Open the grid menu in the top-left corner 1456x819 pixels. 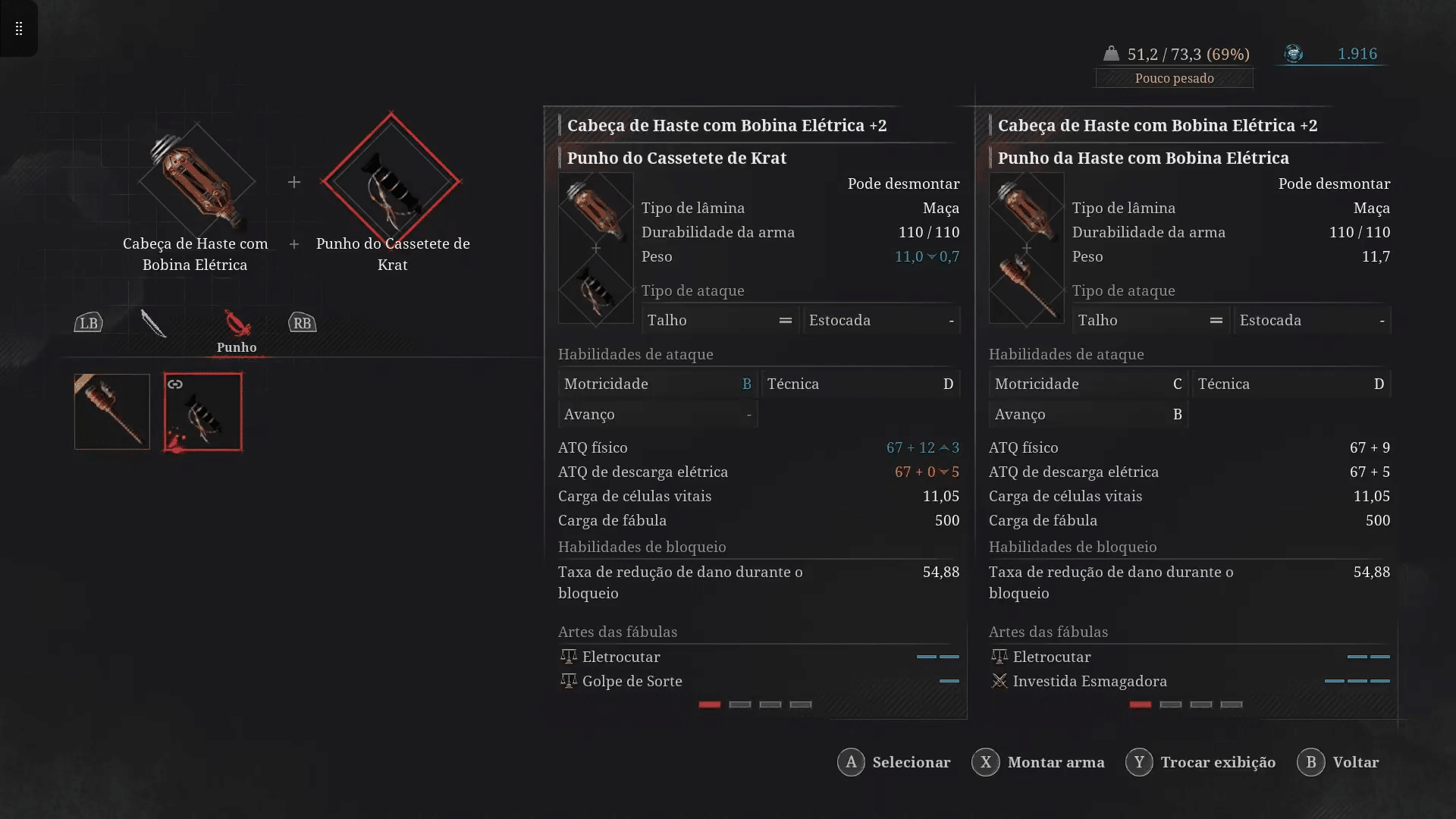(17, 29)
